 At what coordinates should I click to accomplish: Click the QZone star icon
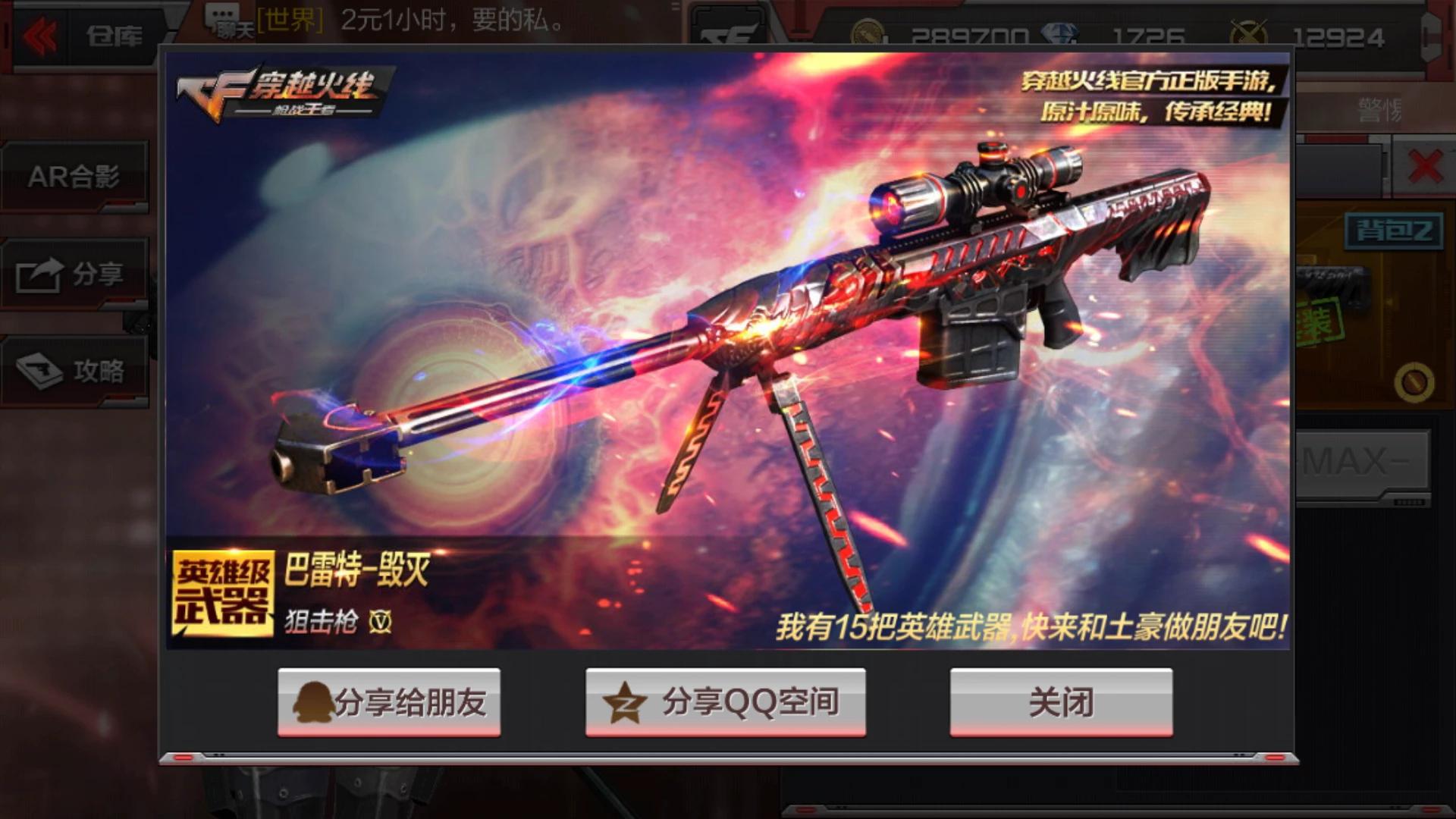point(623,703)
